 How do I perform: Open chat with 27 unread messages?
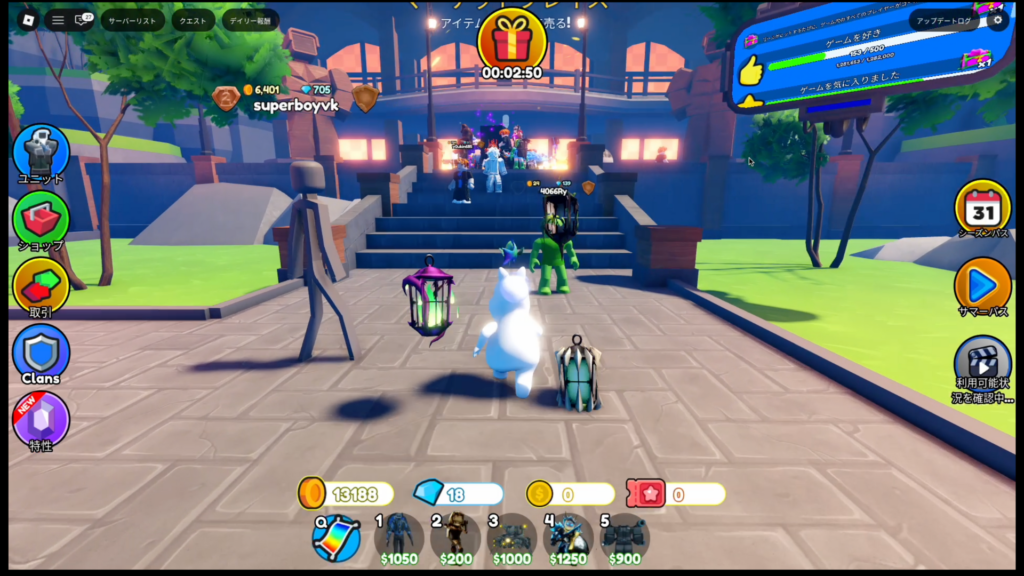pos(83,20)
